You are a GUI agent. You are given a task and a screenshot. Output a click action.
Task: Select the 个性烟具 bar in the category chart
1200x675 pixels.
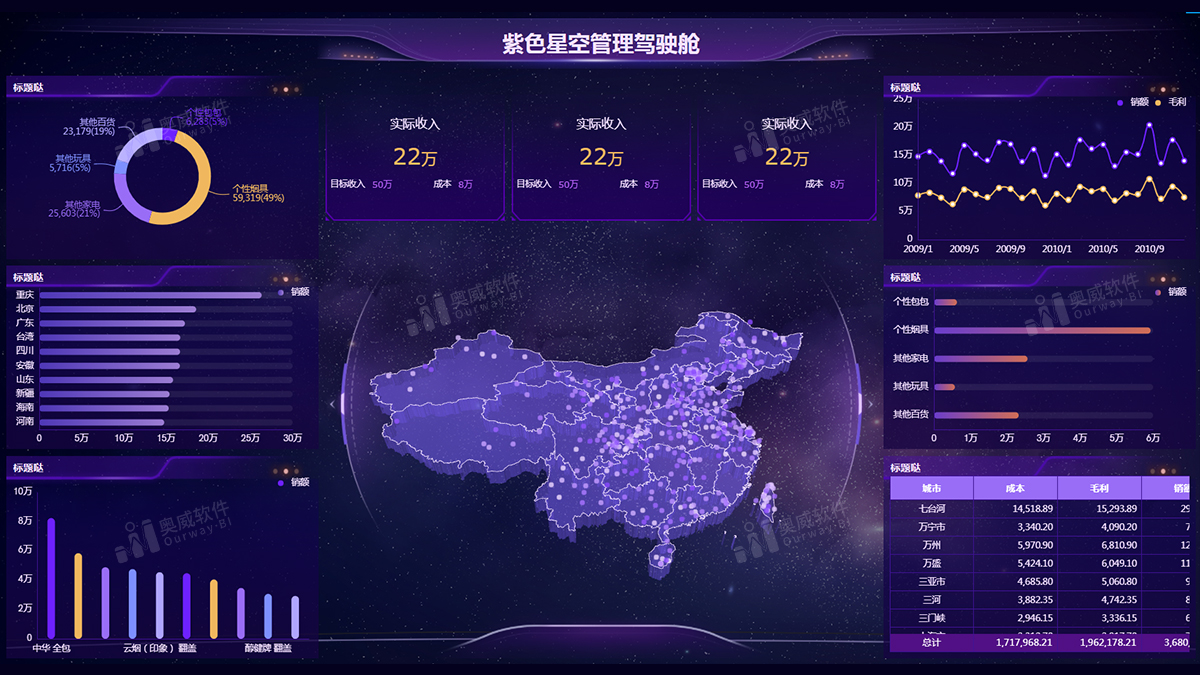[1042, 330]
